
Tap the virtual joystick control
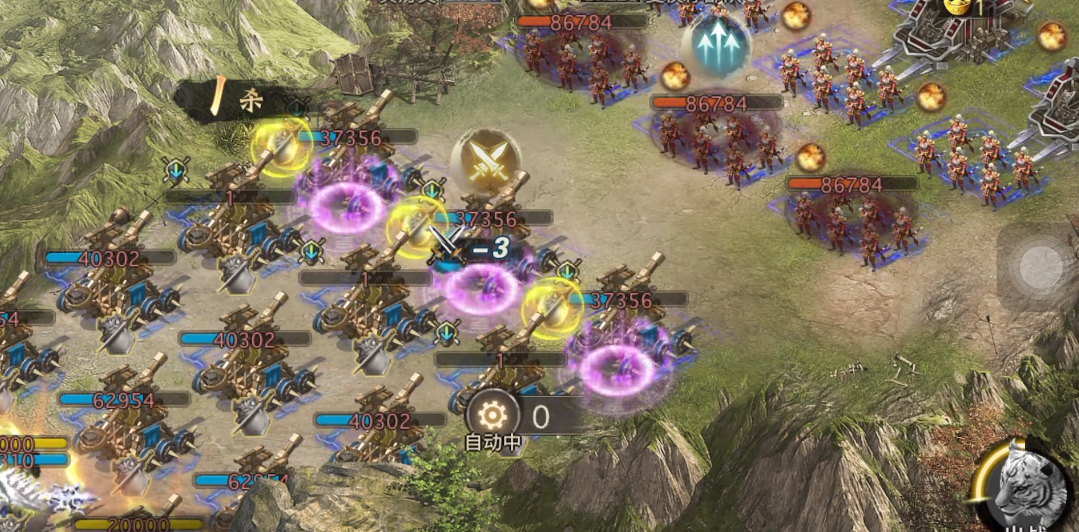tap(1040, 267)
